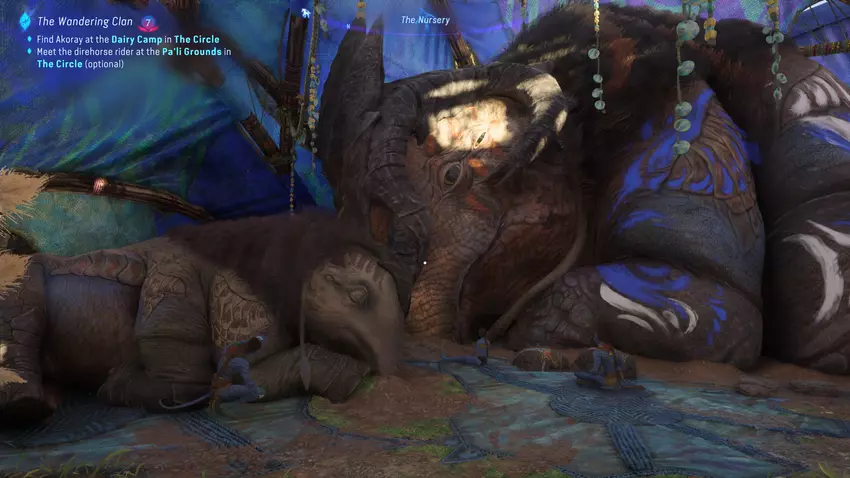Click the level 7 quest badge
This screenshot has height=478, width=850.
148,20
